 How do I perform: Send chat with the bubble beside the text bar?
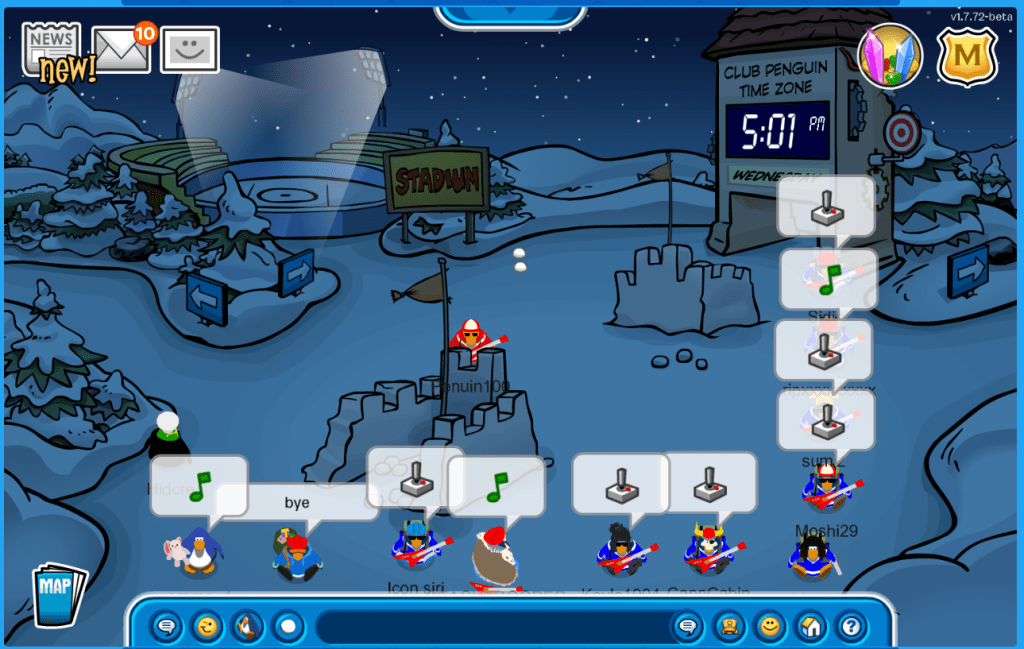tap(688, 627)
